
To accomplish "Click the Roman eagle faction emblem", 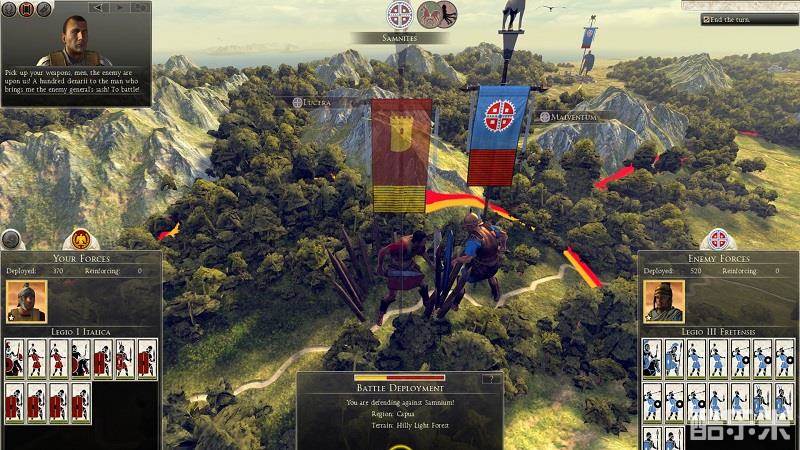I will pos(80,240).
